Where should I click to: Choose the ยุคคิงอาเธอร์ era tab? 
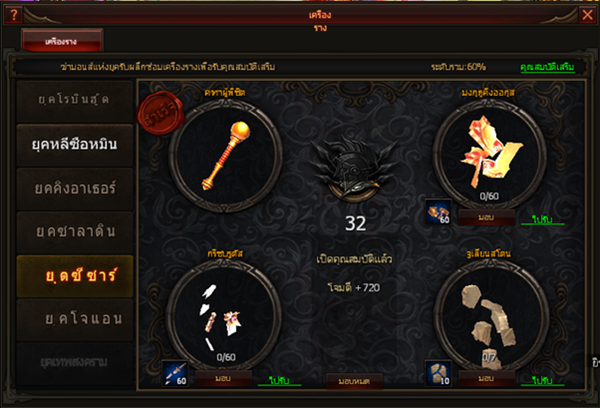(73, 188)
